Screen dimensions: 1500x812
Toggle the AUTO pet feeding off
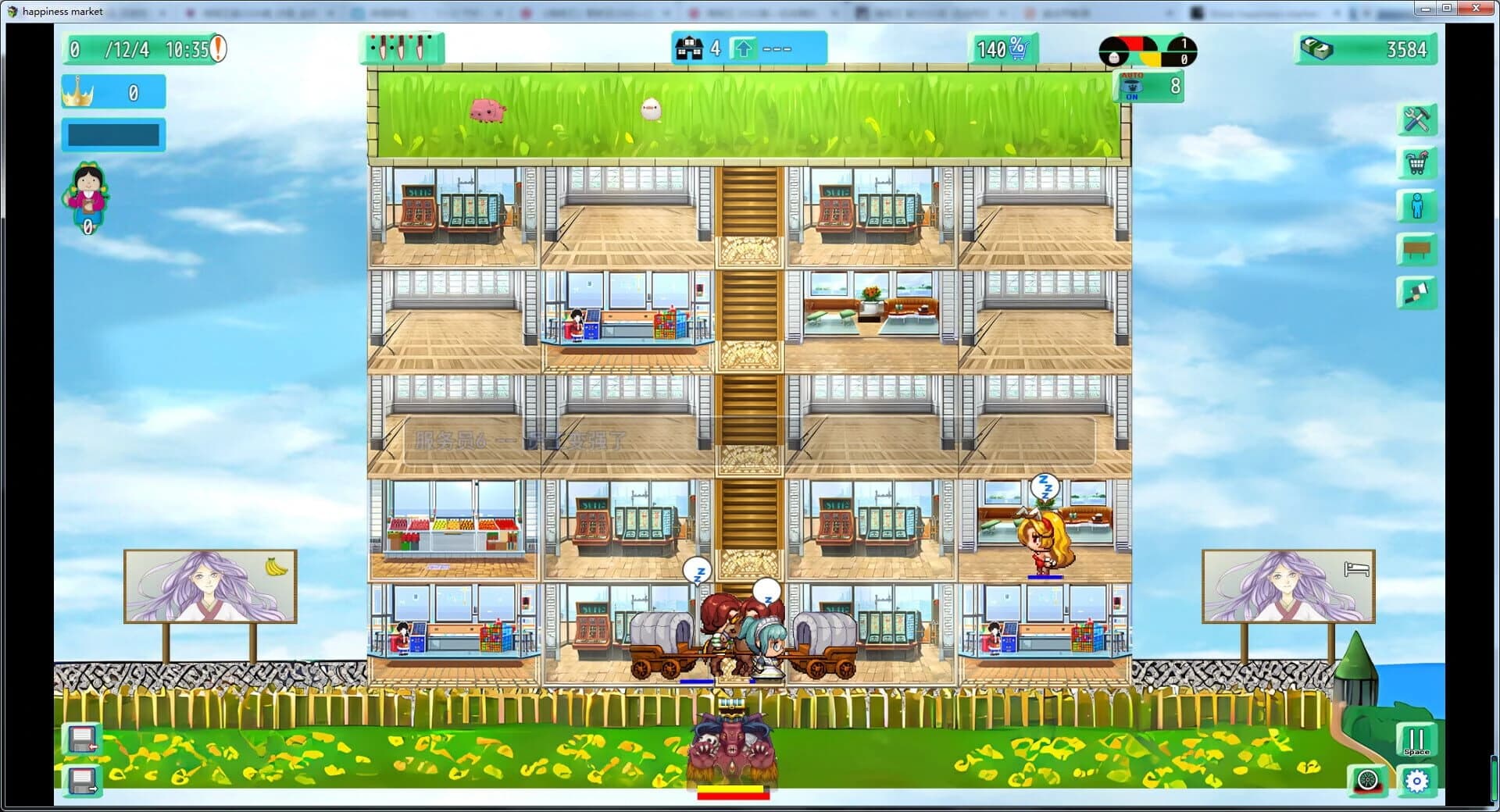(x=1131, y=86)
